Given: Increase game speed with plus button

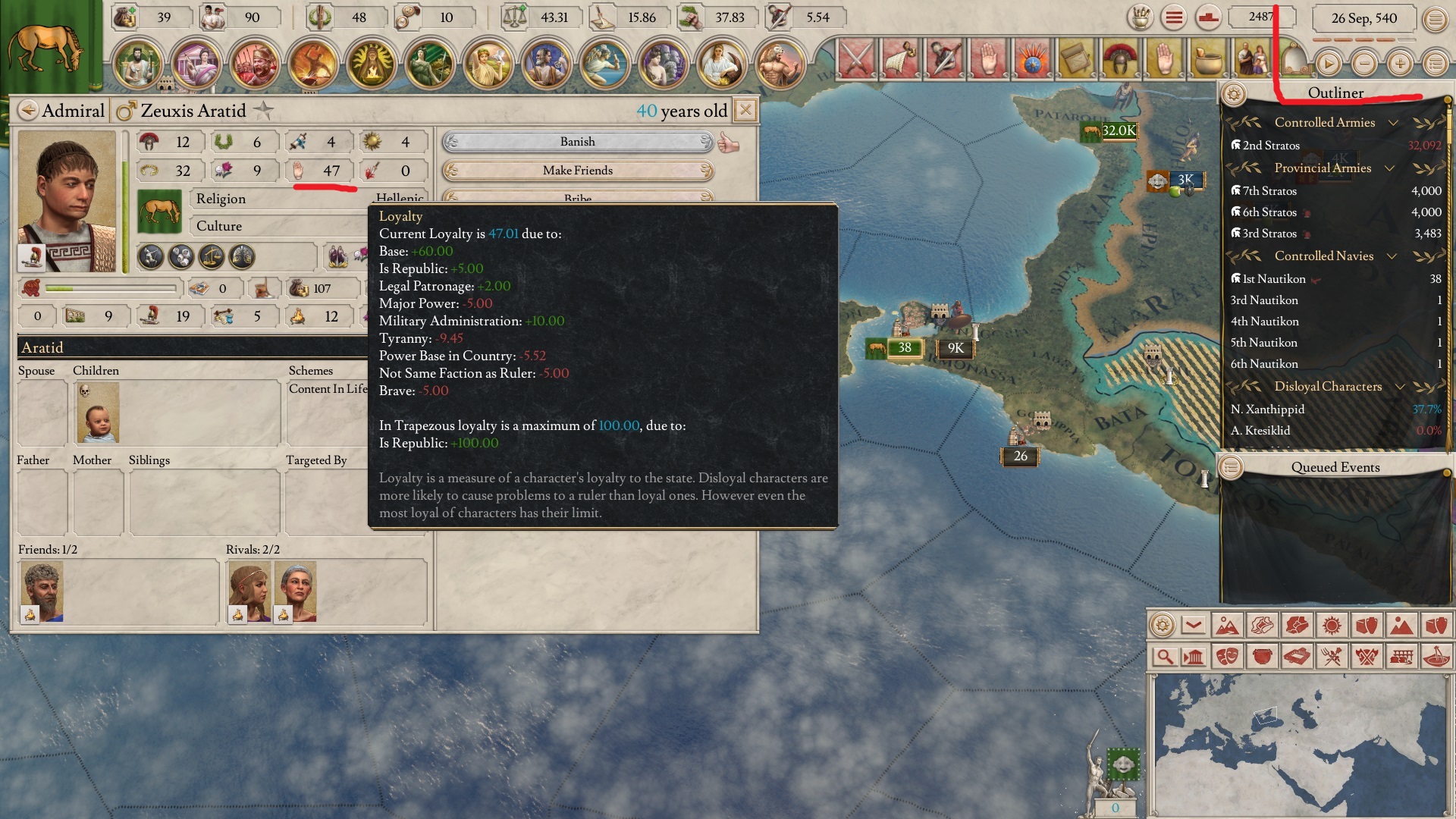Looking at the screenshot, I should coord(1400,64).
